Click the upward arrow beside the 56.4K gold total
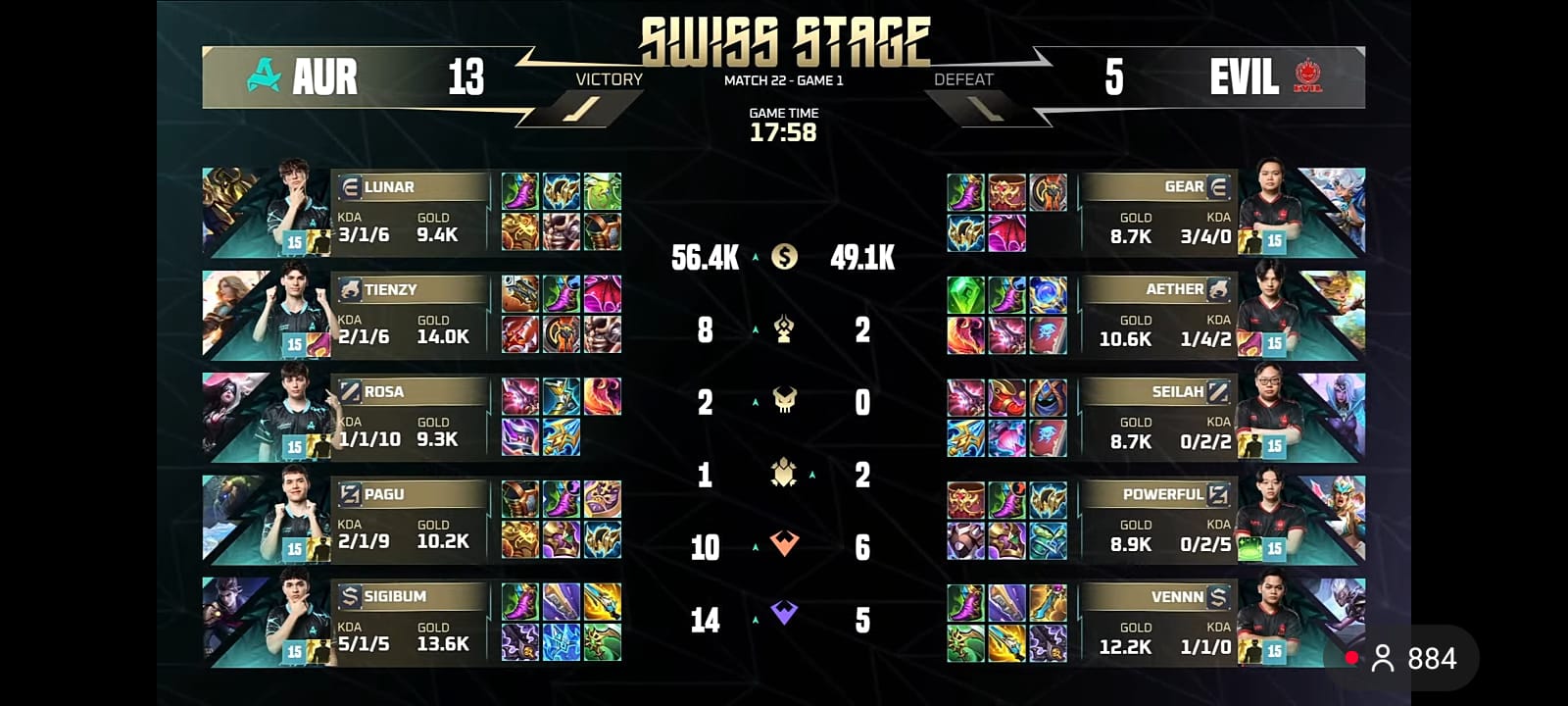This screenshot has width=1568, height=706. 755,257
